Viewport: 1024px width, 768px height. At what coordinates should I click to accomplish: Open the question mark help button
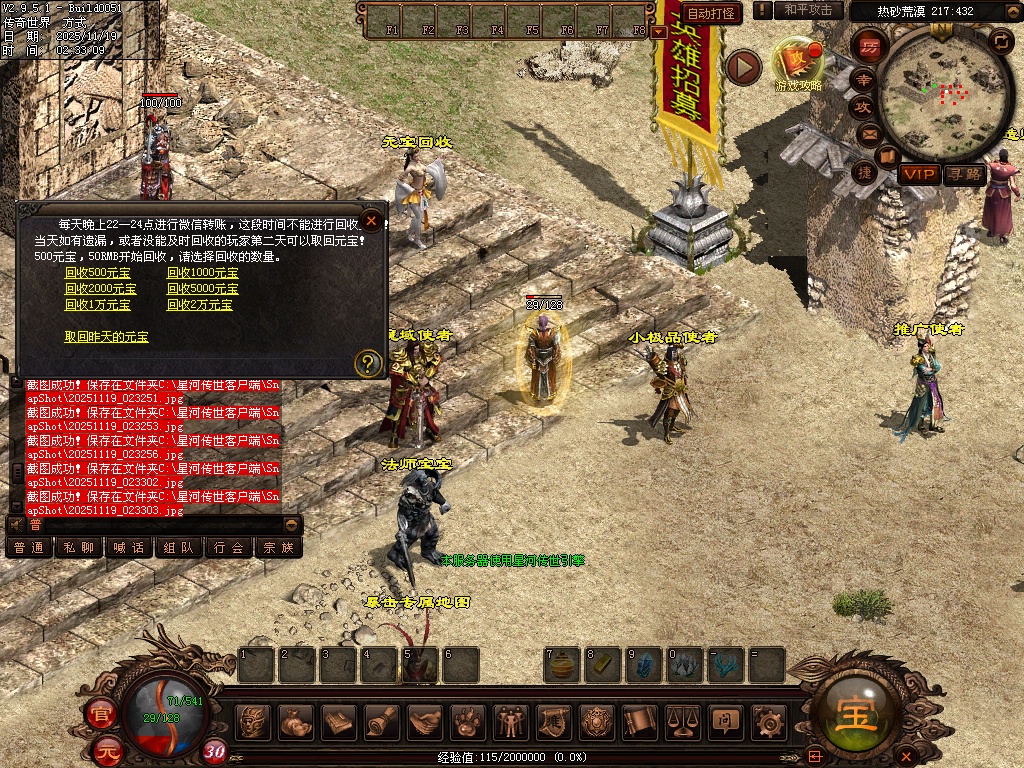[x=368, y=363]
